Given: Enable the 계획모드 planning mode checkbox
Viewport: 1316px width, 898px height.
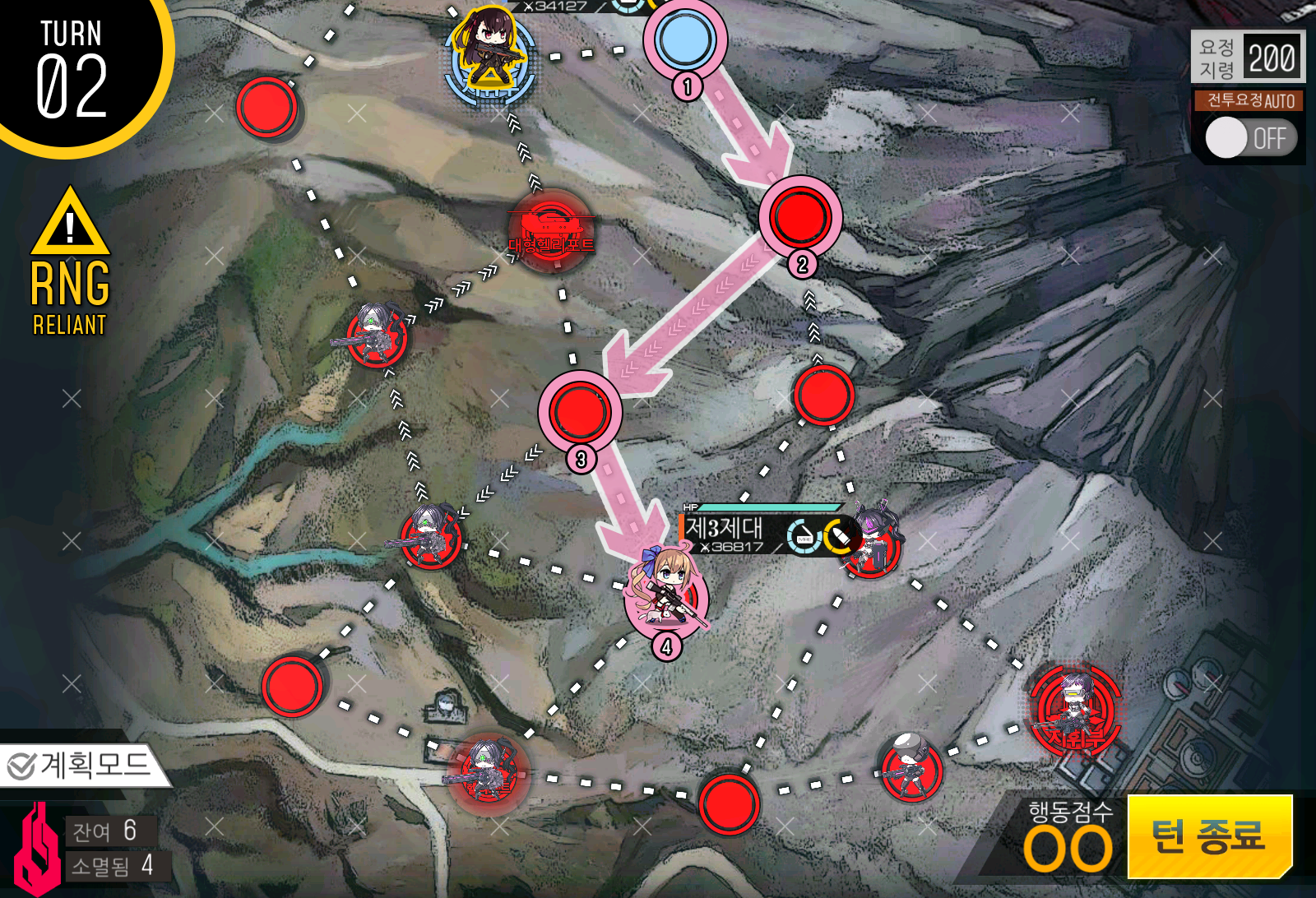Looking at the screenshot, I should pos(21,765).
